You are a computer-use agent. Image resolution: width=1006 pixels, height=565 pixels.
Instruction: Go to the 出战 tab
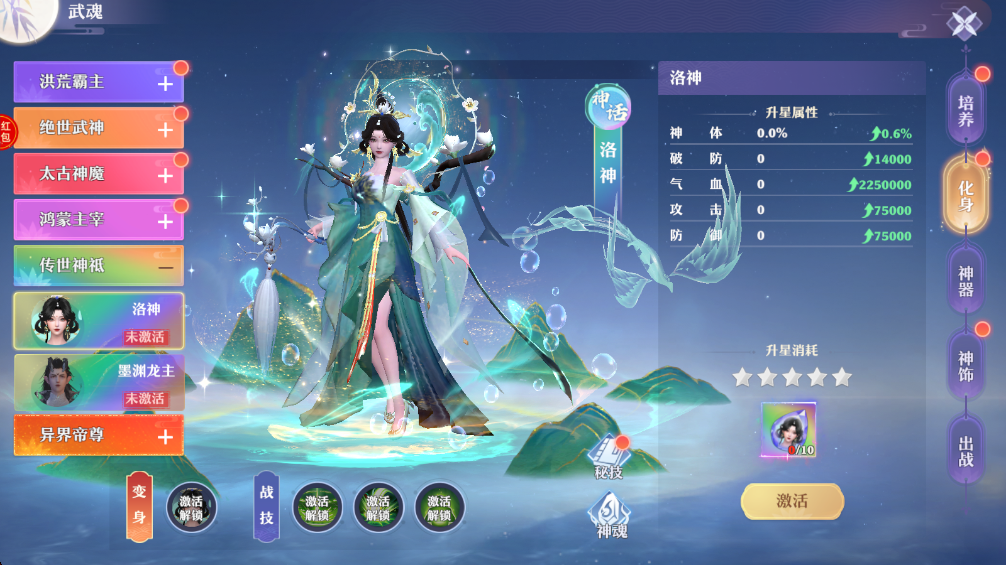click(x=965, y=451)
